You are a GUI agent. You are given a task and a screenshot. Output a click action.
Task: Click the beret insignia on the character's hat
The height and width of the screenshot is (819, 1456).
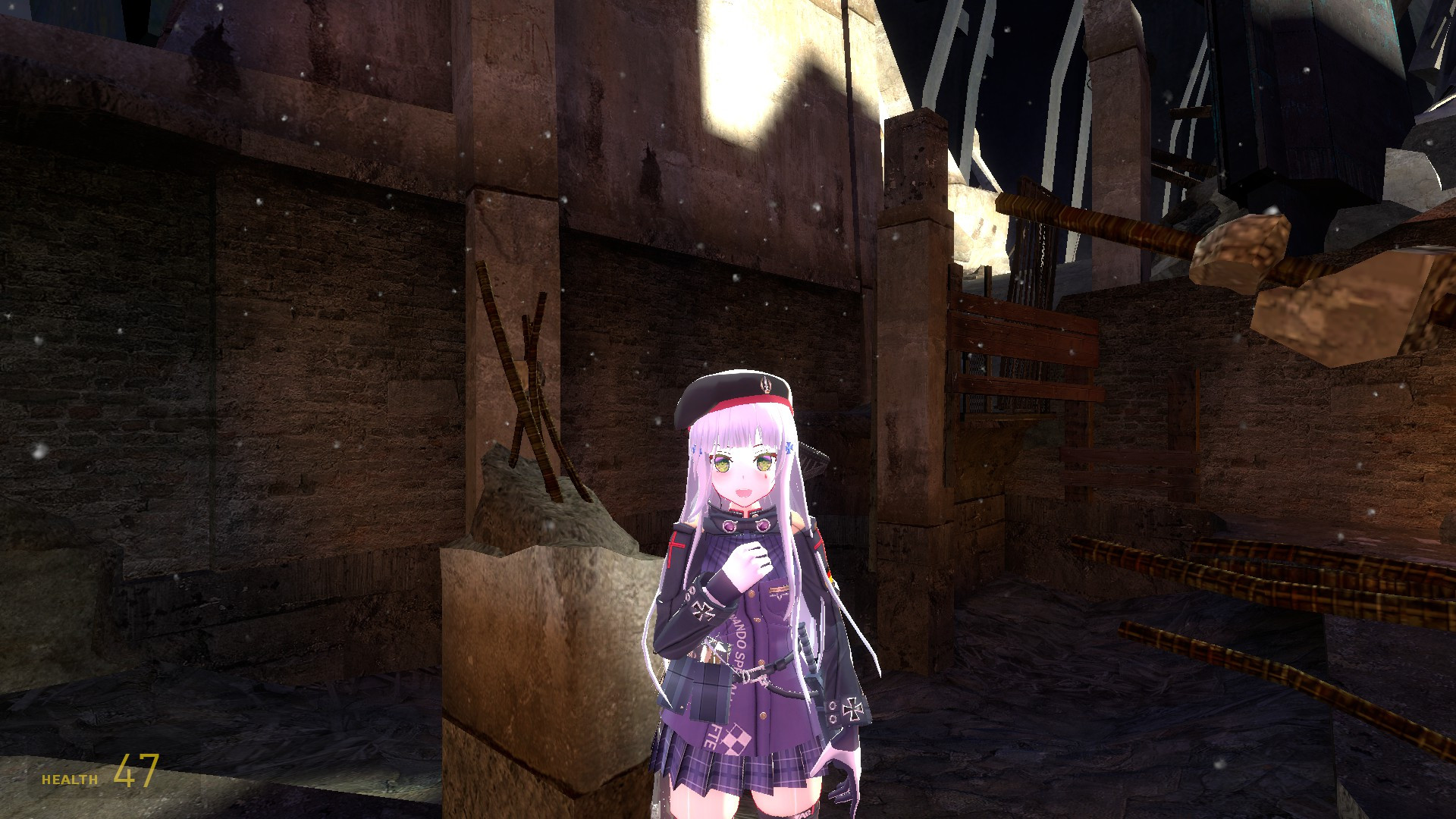[x=764, y=385]
